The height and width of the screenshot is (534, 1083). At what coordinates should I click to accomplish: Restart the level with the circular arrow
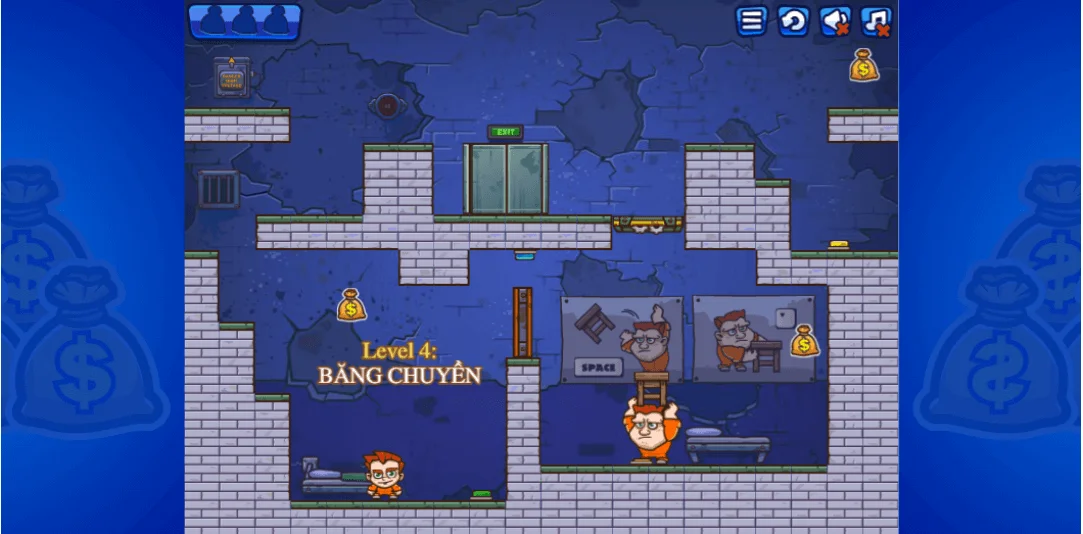point(793,21)
